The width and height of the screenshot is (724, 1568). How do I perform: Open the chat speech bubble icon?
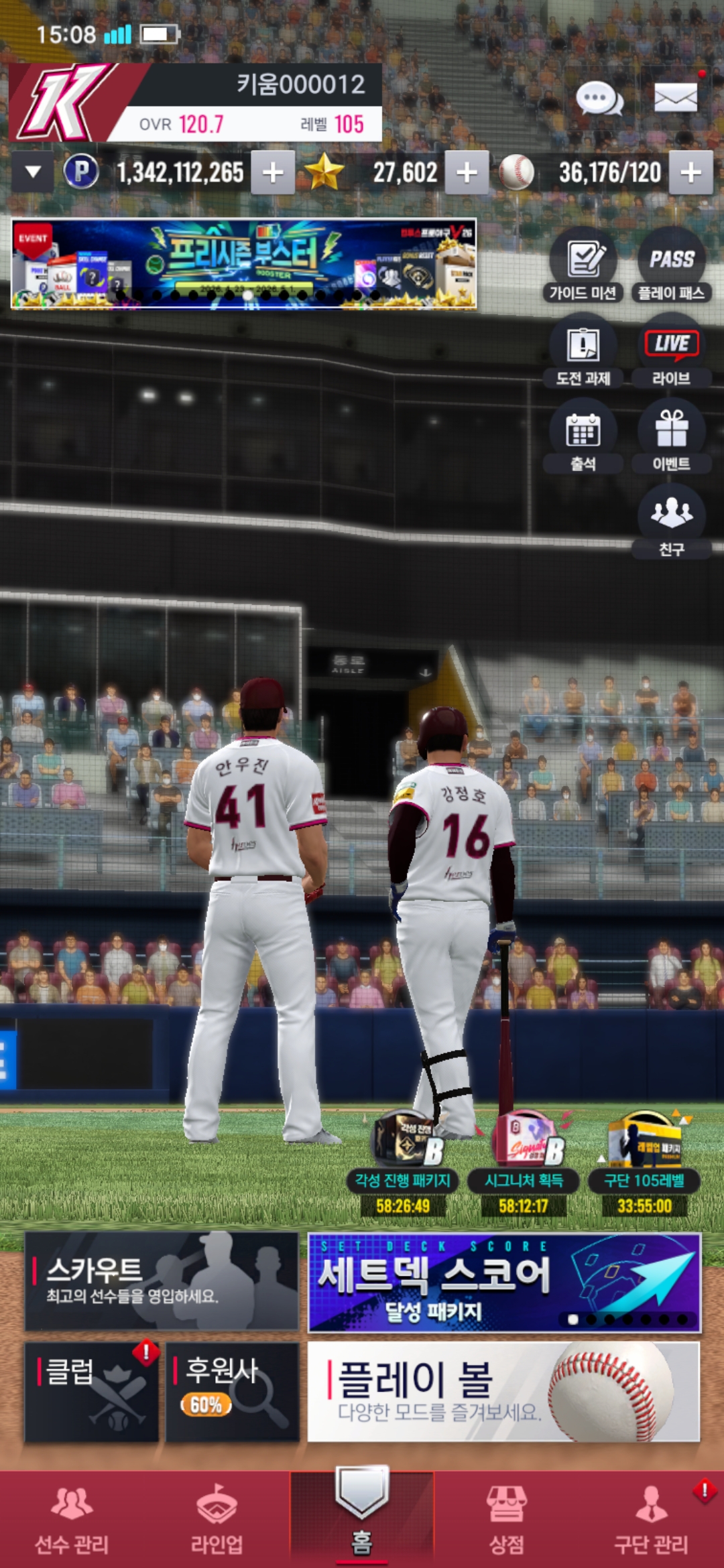tap(599, 99)
